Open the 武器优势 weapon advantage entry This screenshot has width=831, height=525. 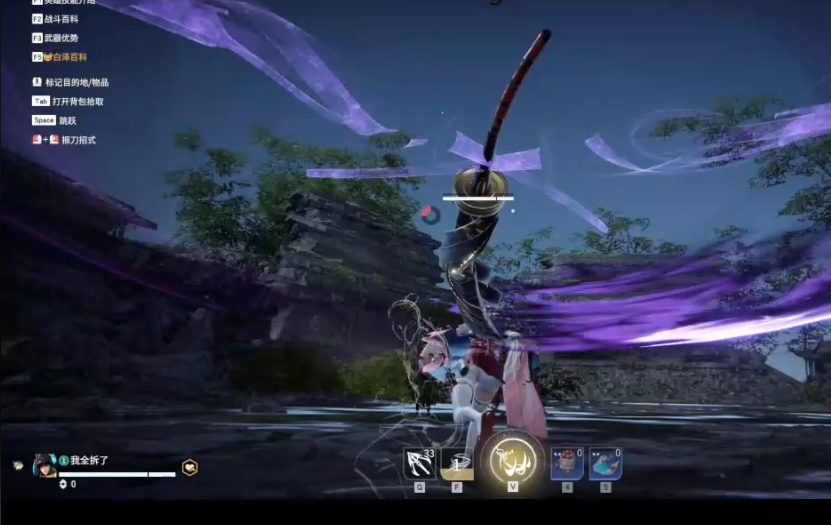click(61, 38)
